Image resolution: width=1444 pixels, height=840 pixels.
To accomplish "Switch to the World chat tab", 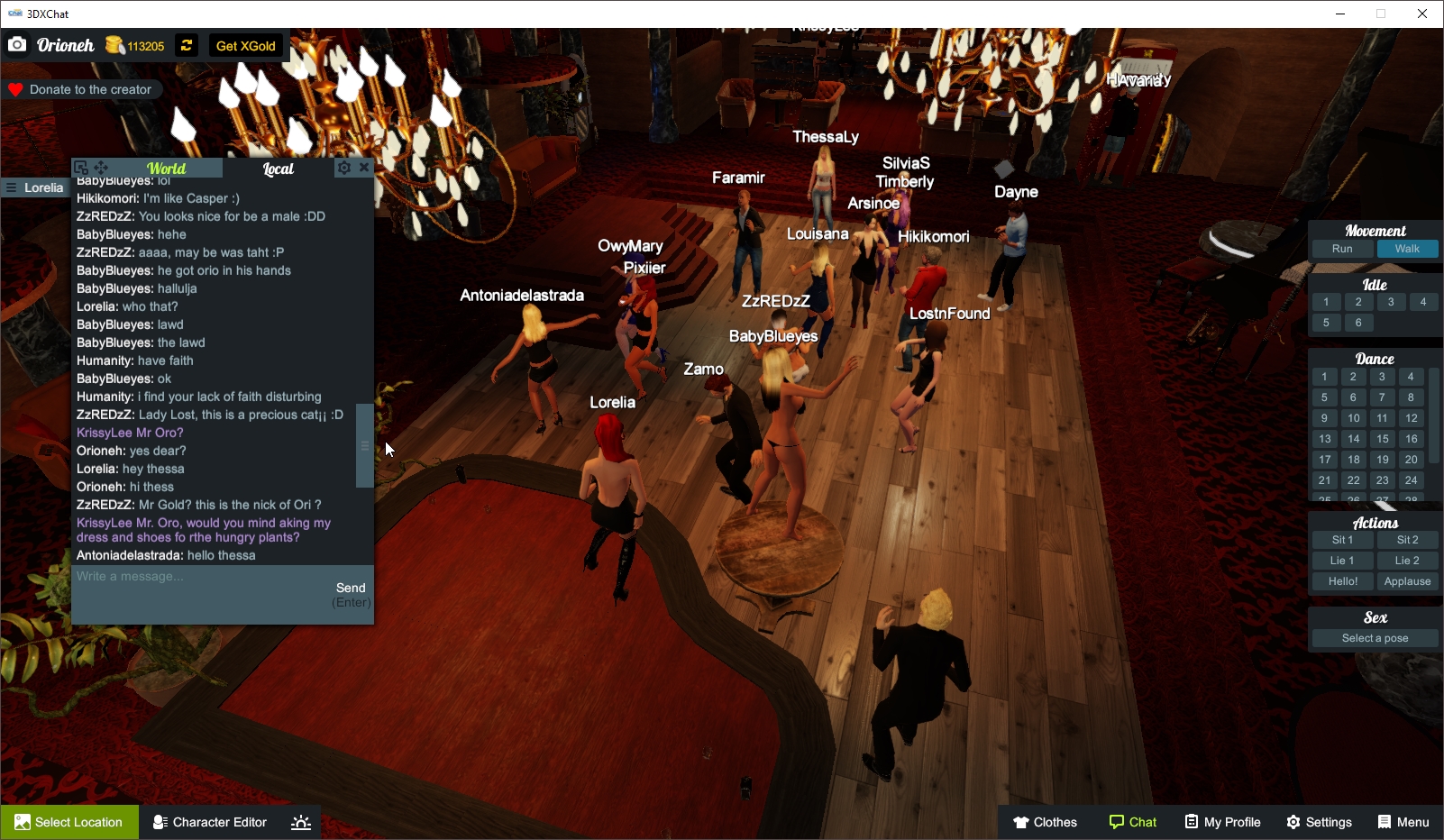I will (167, 168).
